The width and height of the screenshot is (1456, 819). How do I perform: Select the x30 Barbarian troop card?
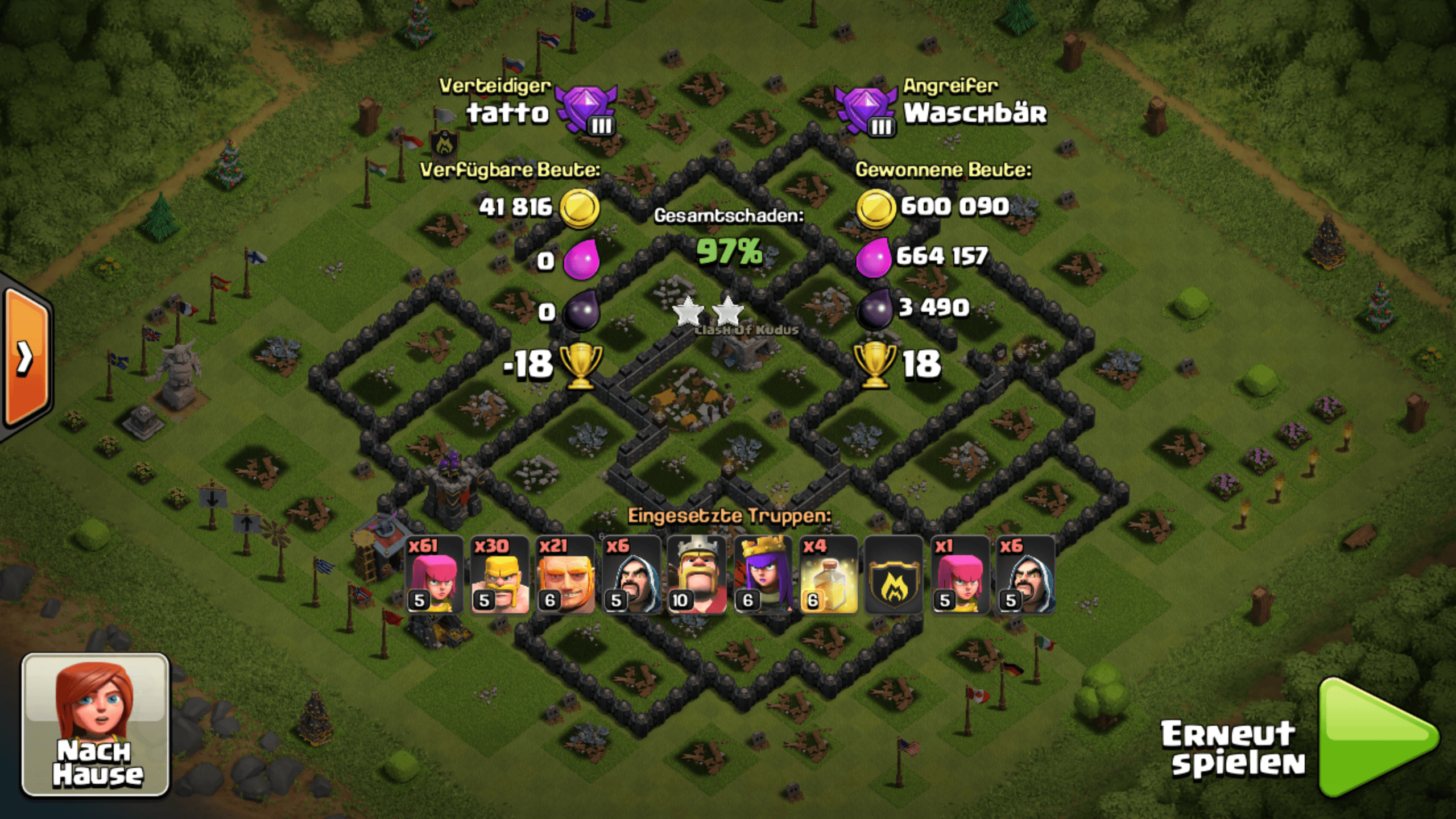pos(500,575)
